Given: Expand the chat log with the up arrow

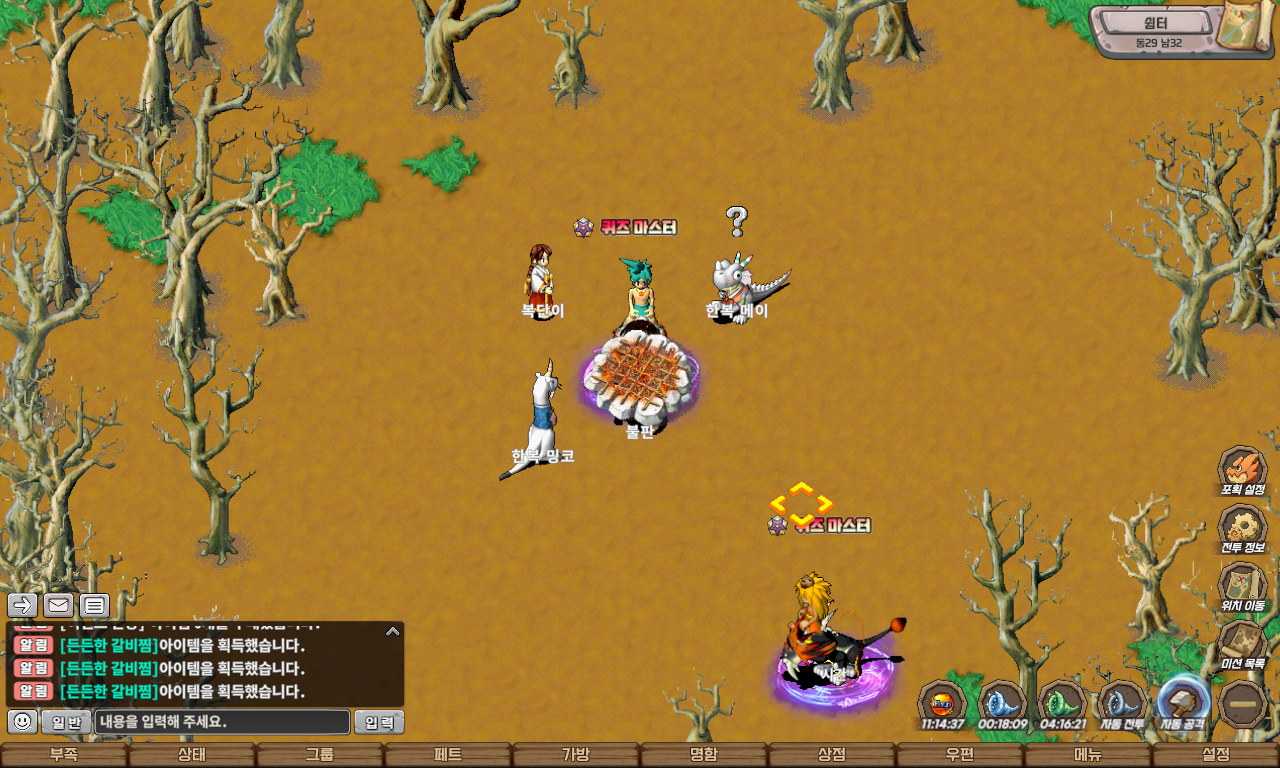Looking at the screenshot, I should [x=393, y=631].
